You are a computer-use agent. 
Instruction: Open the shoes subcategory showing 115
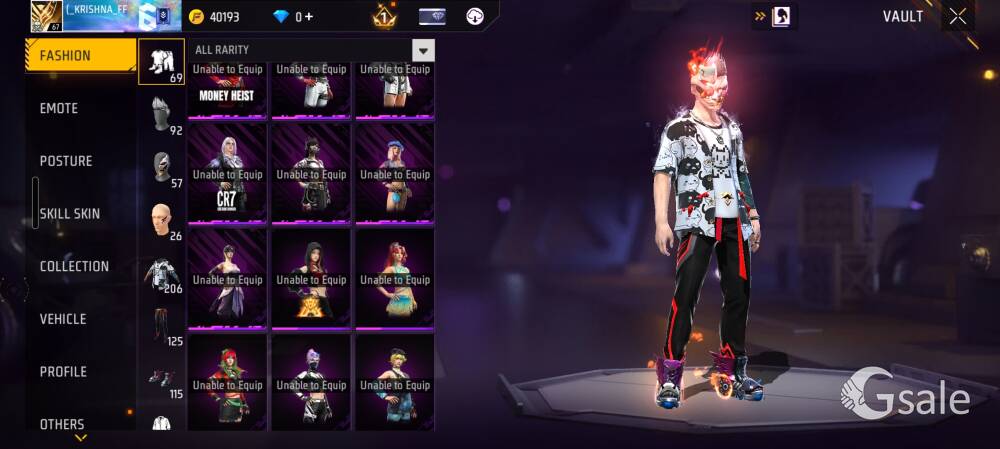[x=161, y=379]
